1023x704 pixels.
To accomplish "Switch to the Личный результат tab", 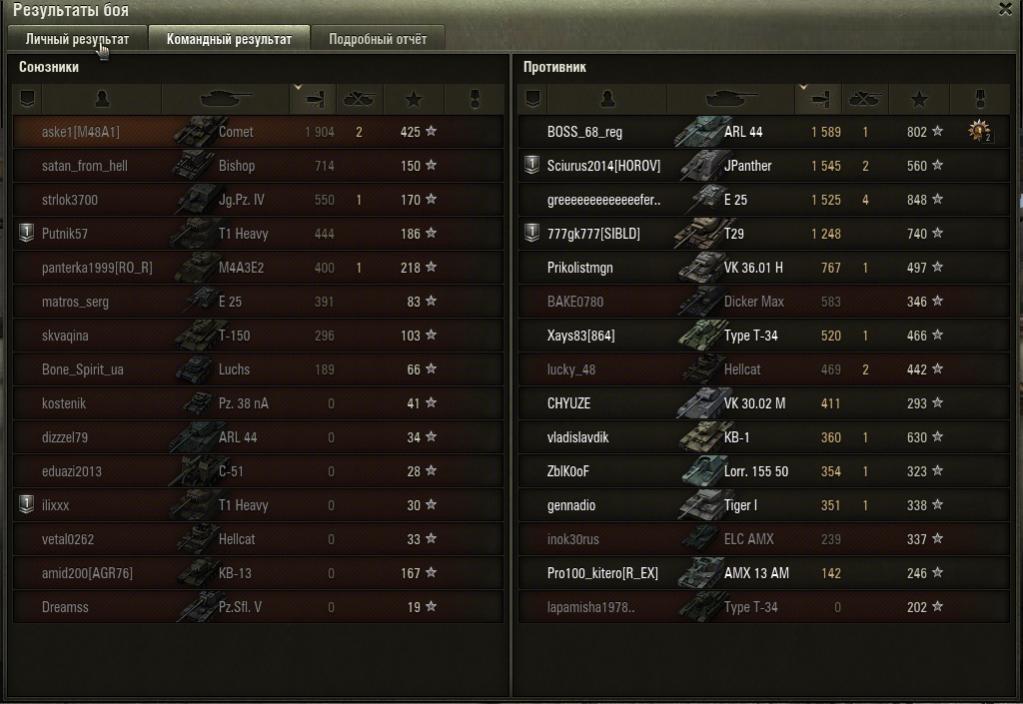I will [77, 39].
